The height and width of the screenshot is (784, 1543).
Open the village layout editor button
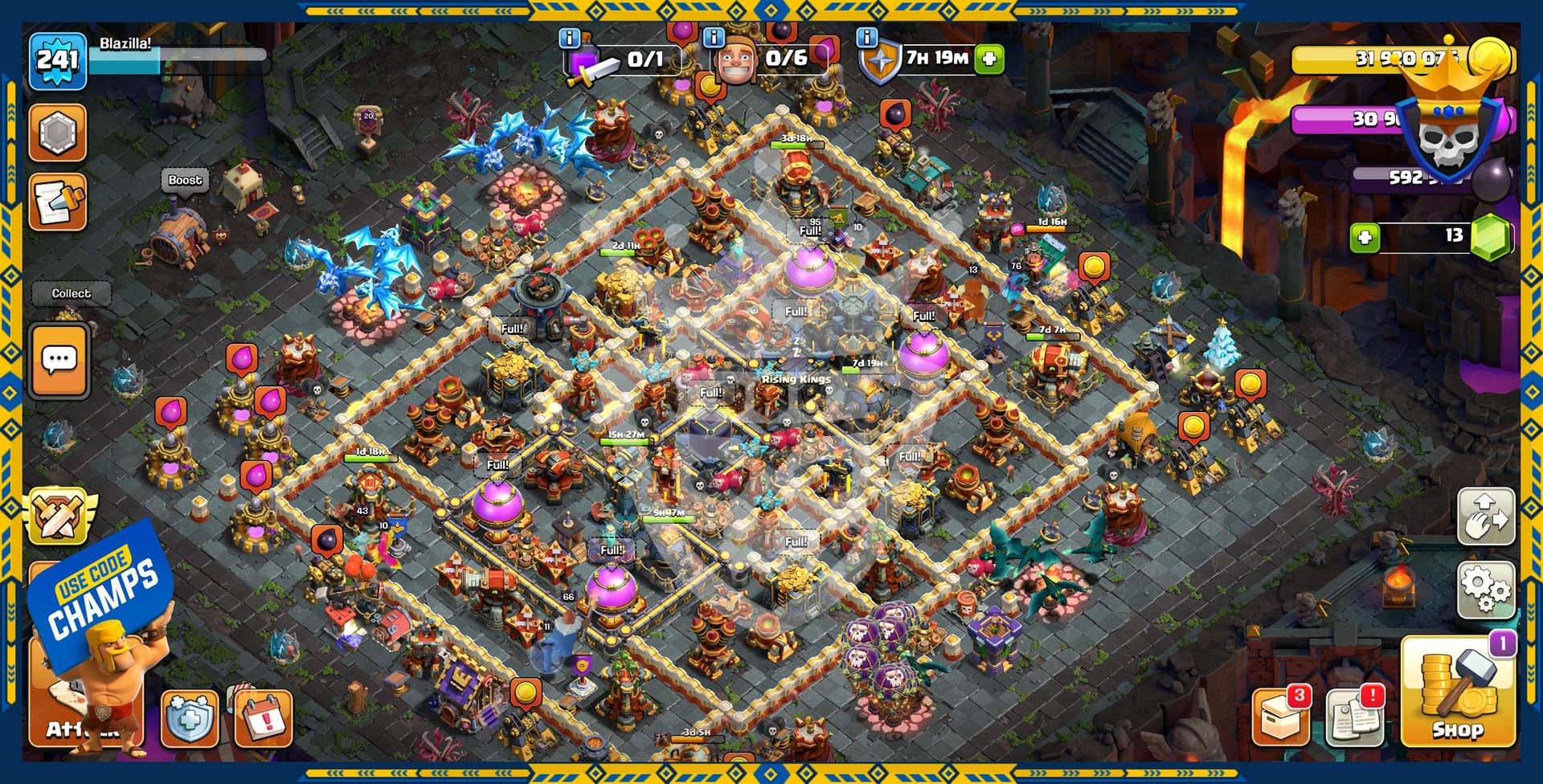tap(1486, 517)
